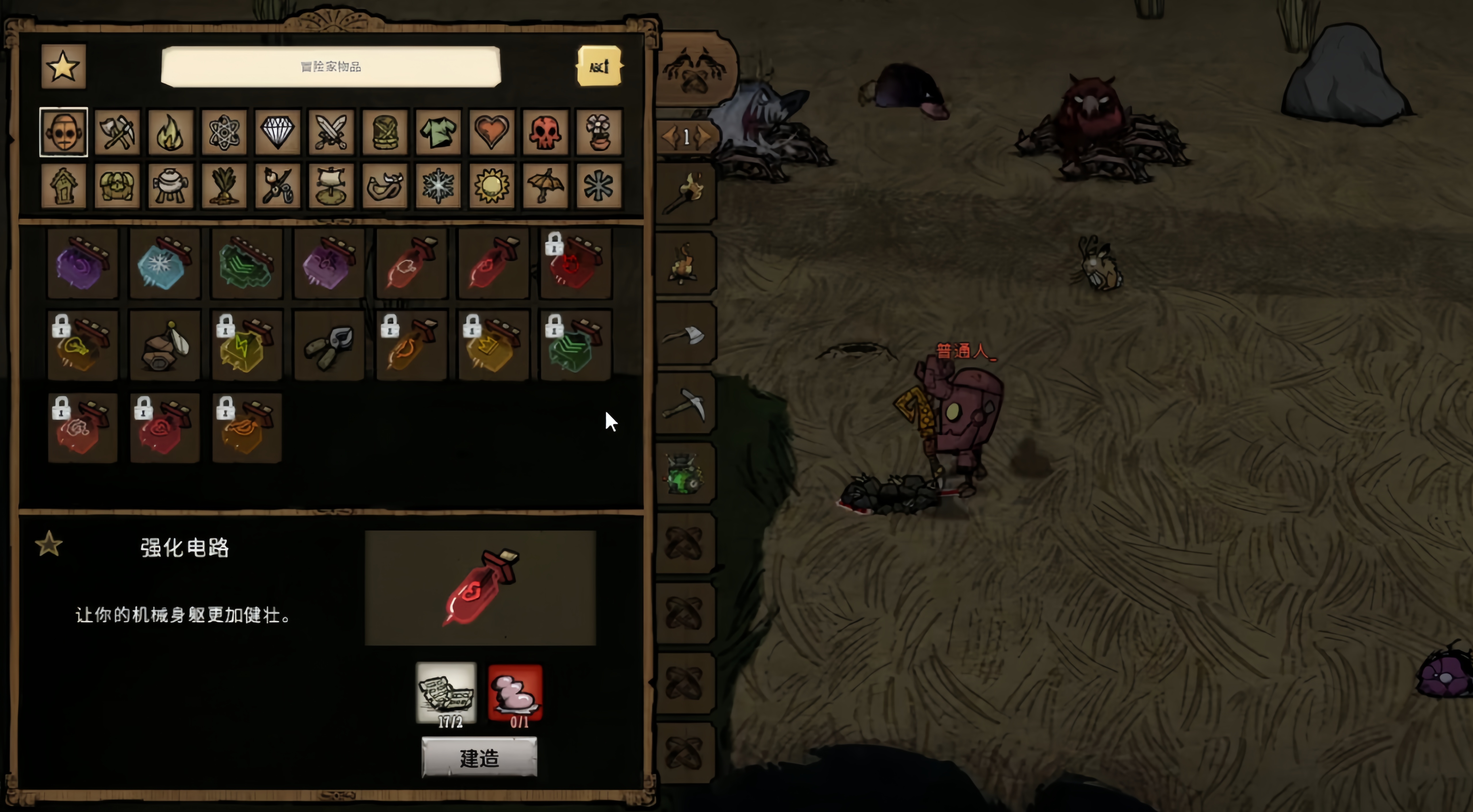Switch to the house structures category
This screenshot has width=1473, height=812.
click(x=63, y=186)
